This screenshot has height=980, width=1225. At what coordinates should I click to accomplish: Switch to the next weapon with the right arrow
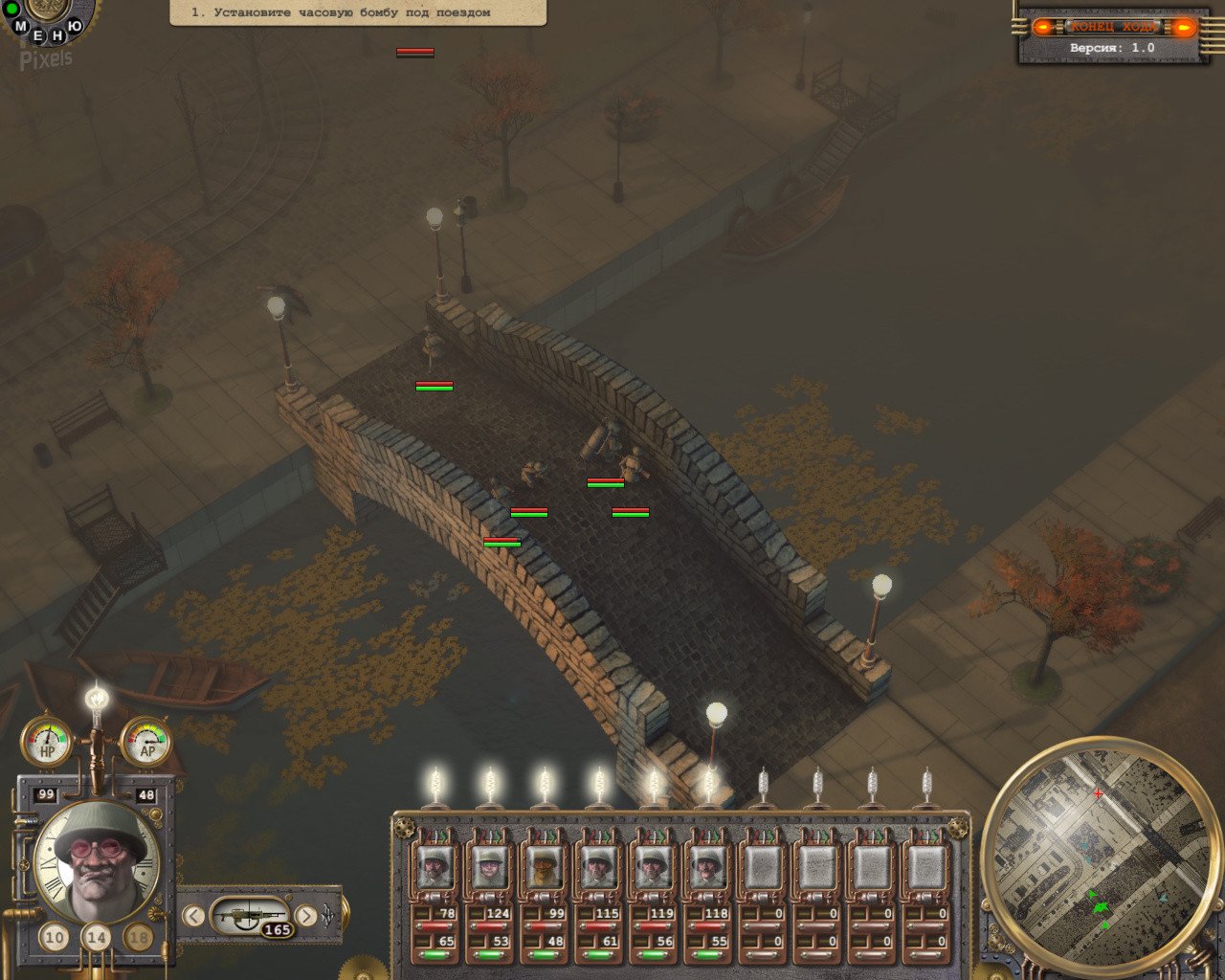(306, 916)
